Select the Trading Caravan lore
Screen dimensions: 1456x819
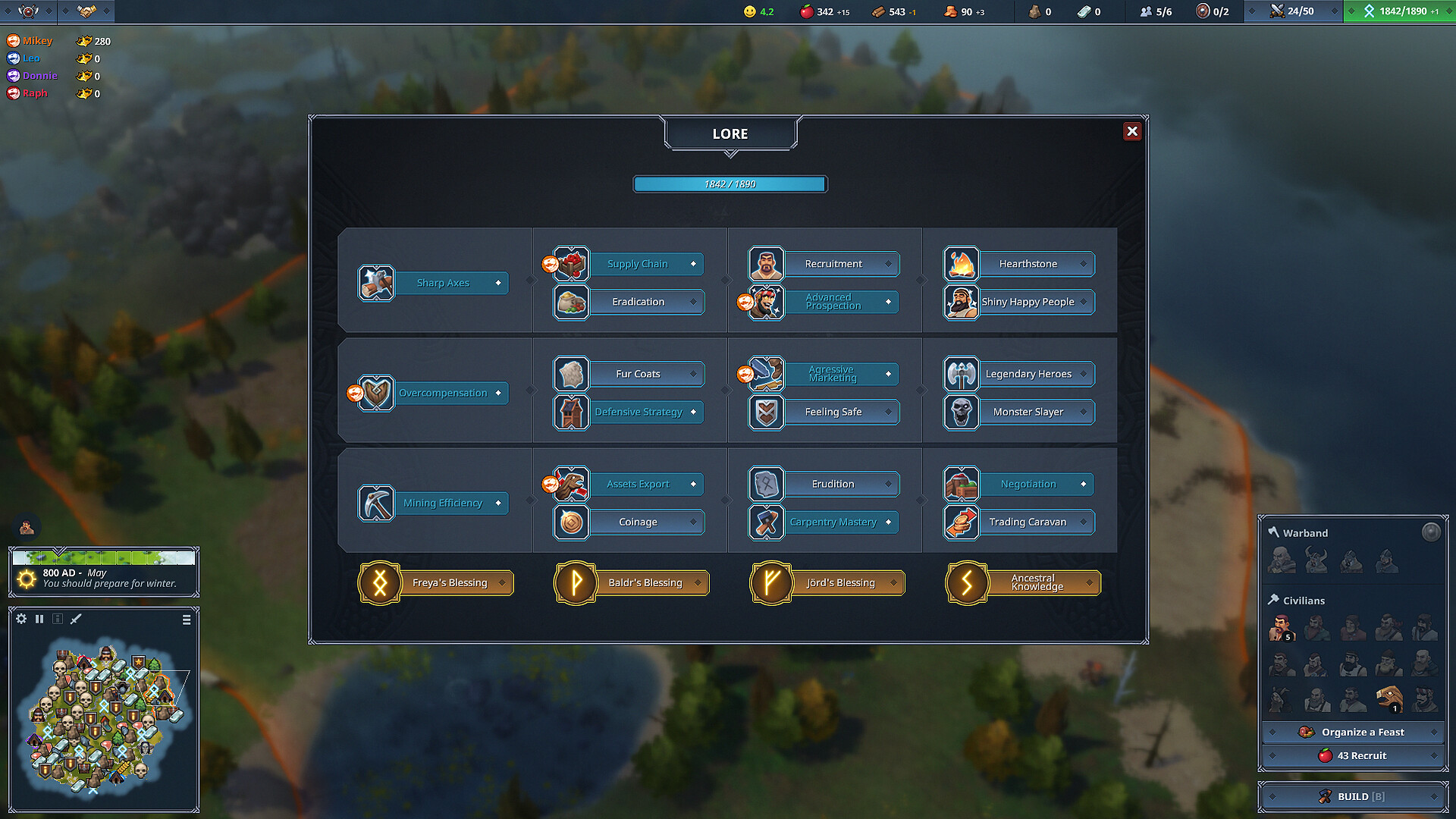[1028, 522]
